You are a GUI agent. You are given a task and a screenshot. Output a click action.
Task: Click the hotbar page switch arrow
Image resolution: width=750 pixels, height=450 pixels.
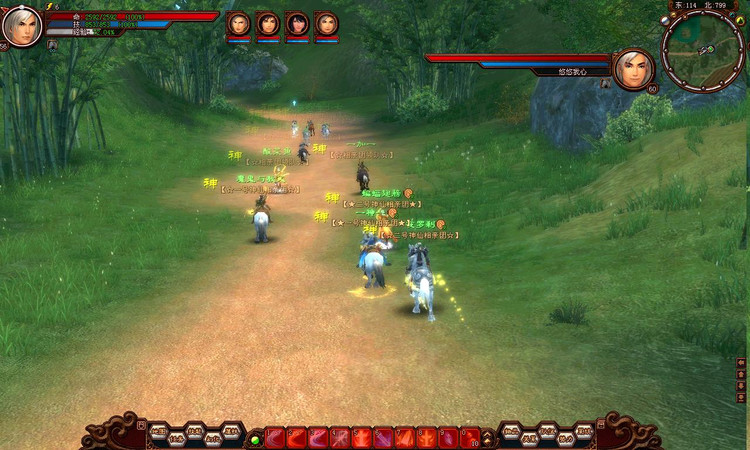(488, 438)
